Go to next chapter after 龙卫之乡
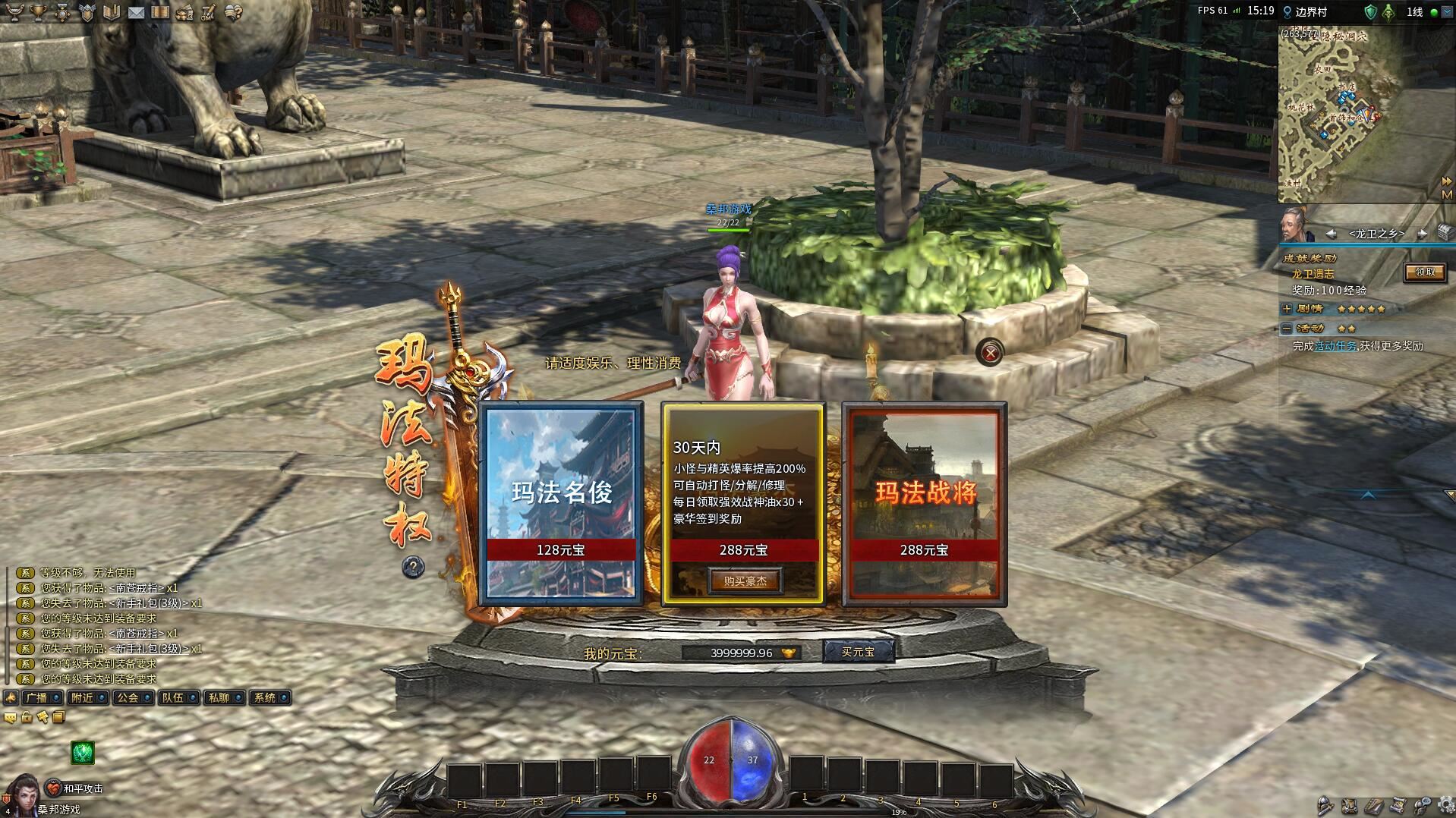The width and height of the screenshot is (1456, 818). [1422, 234]
